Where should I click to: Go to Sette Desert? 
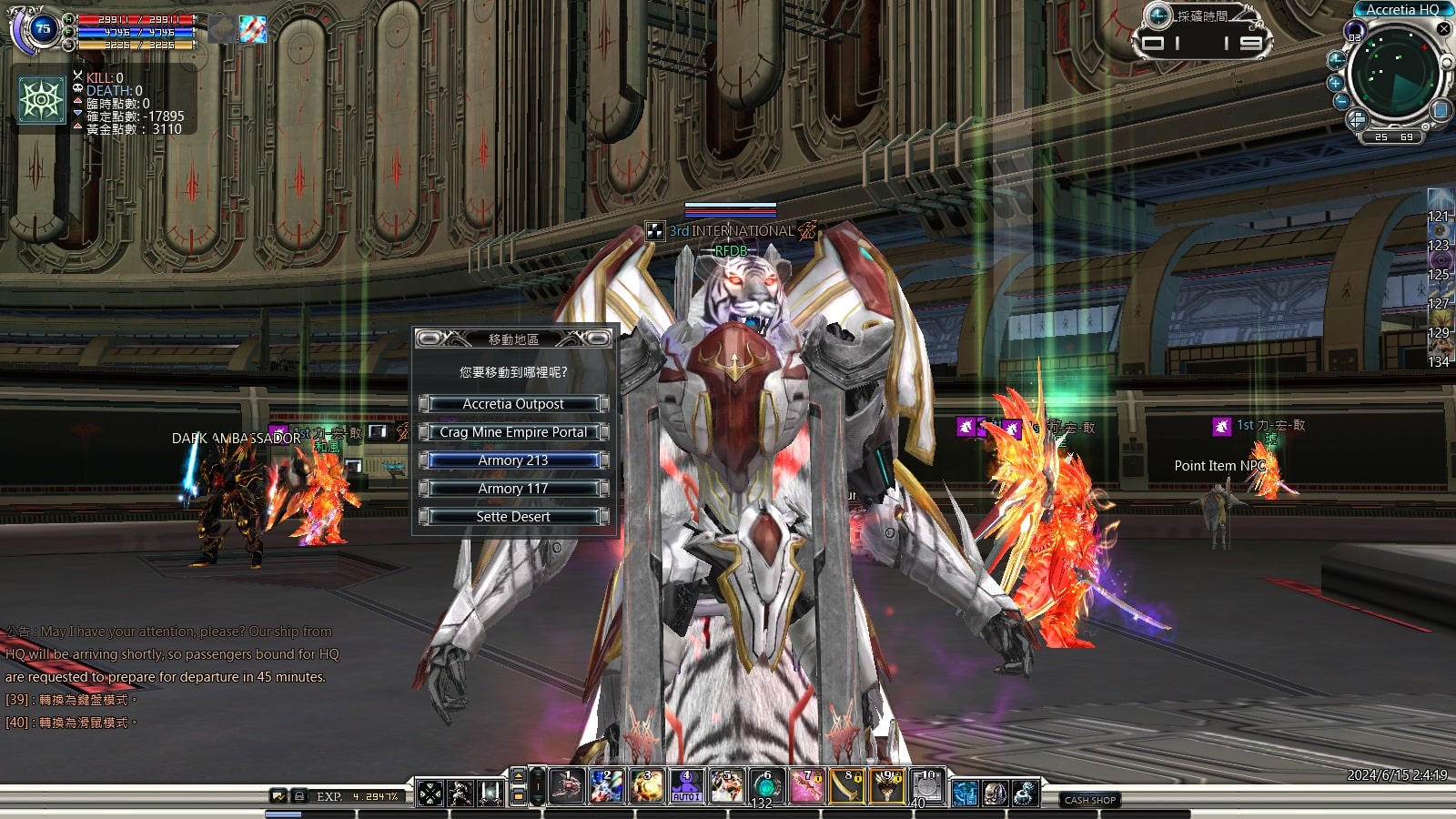pyautogui.click(x=513, y=517)
